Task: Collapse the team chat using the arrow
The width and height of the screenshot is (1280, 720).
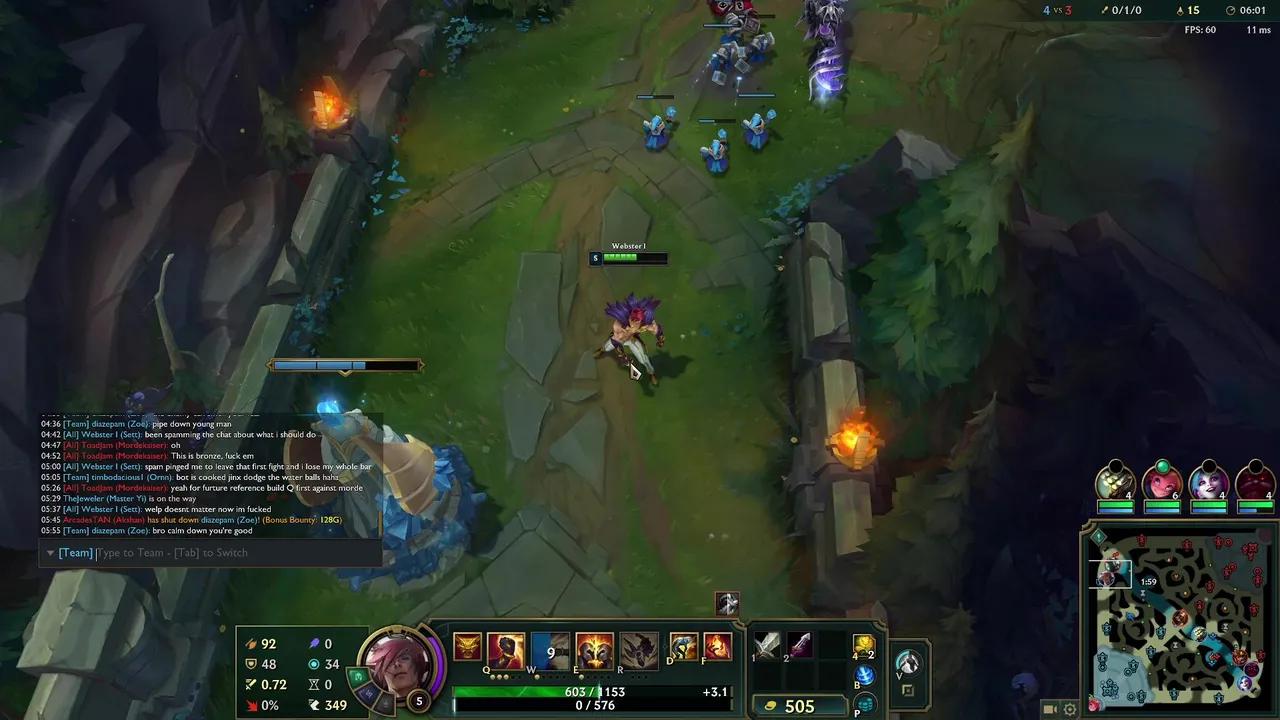Action: 50,552
